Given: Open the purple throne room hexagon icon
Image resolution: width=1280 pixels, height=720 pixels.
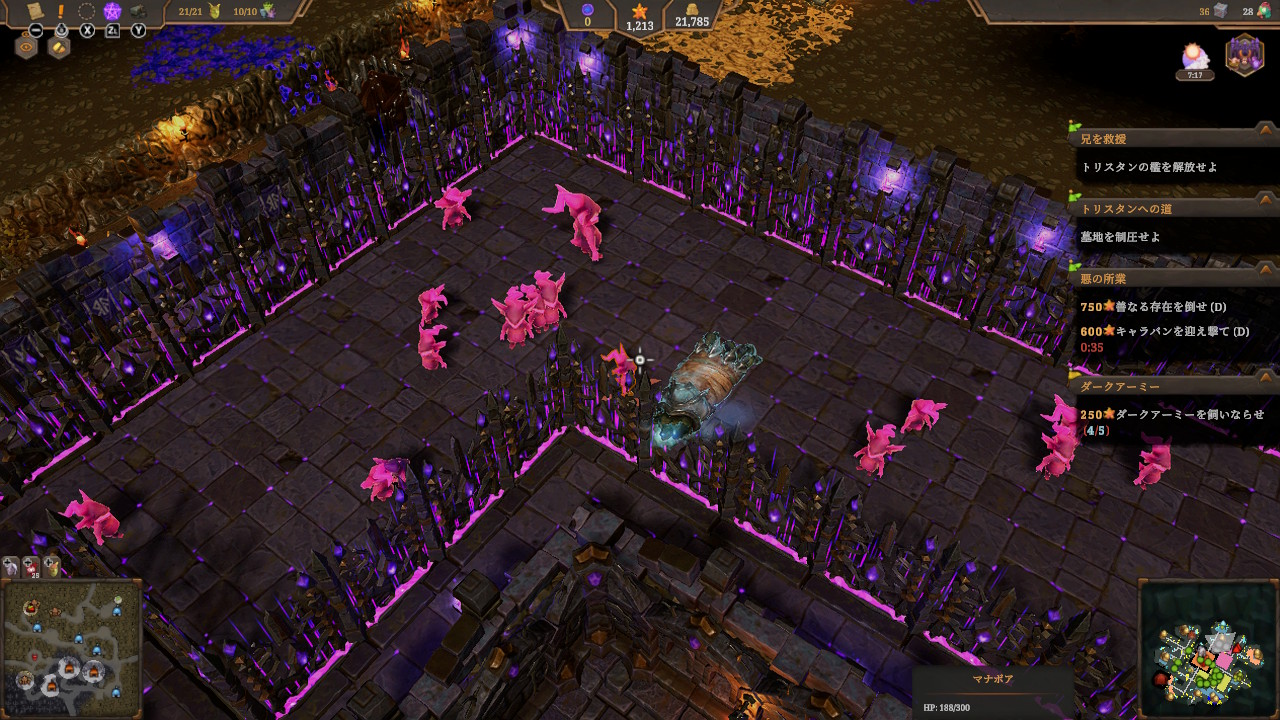Looking at the screenshot, I should pyautogui.click(x=1244, y=53).
